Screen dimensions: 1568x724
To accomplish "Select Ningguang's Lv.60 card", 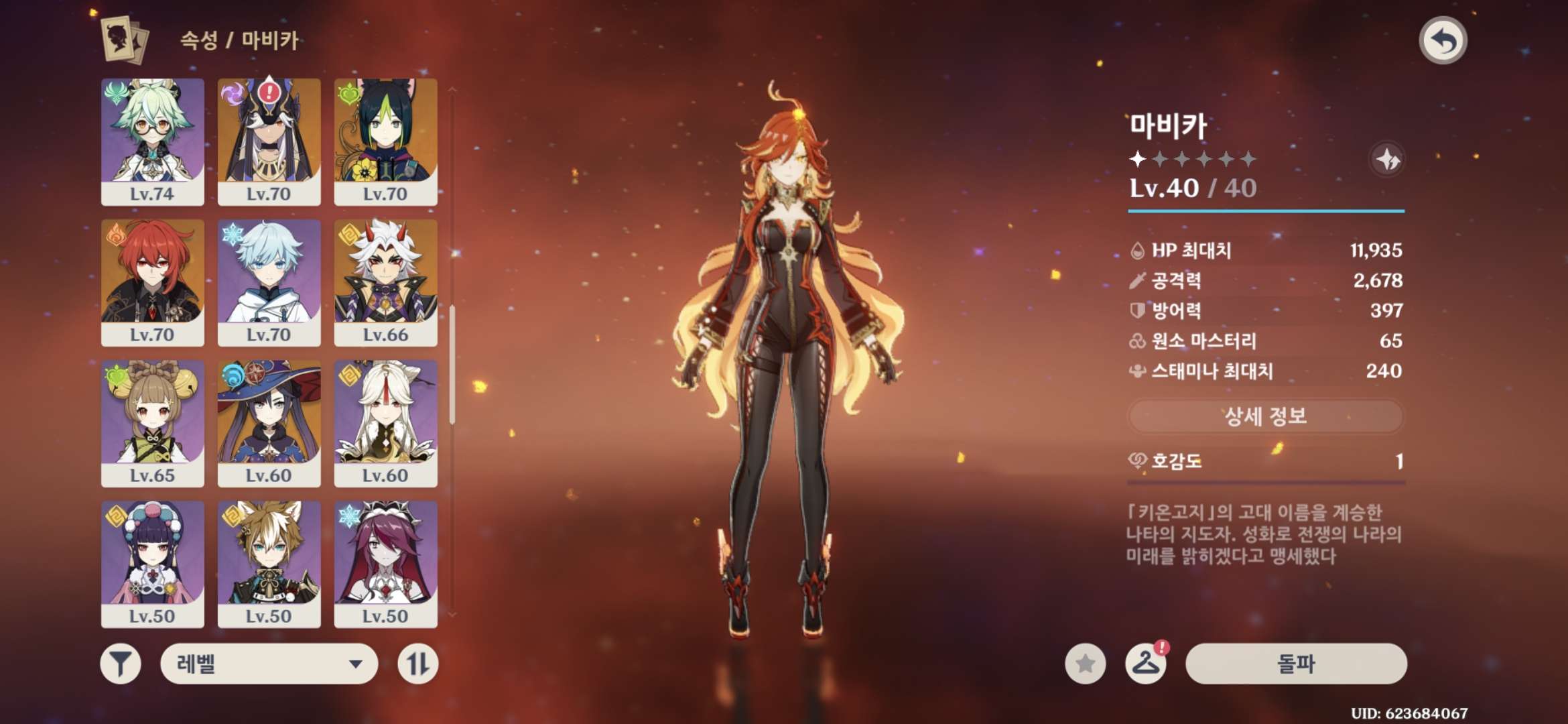I will pos(385,423).
